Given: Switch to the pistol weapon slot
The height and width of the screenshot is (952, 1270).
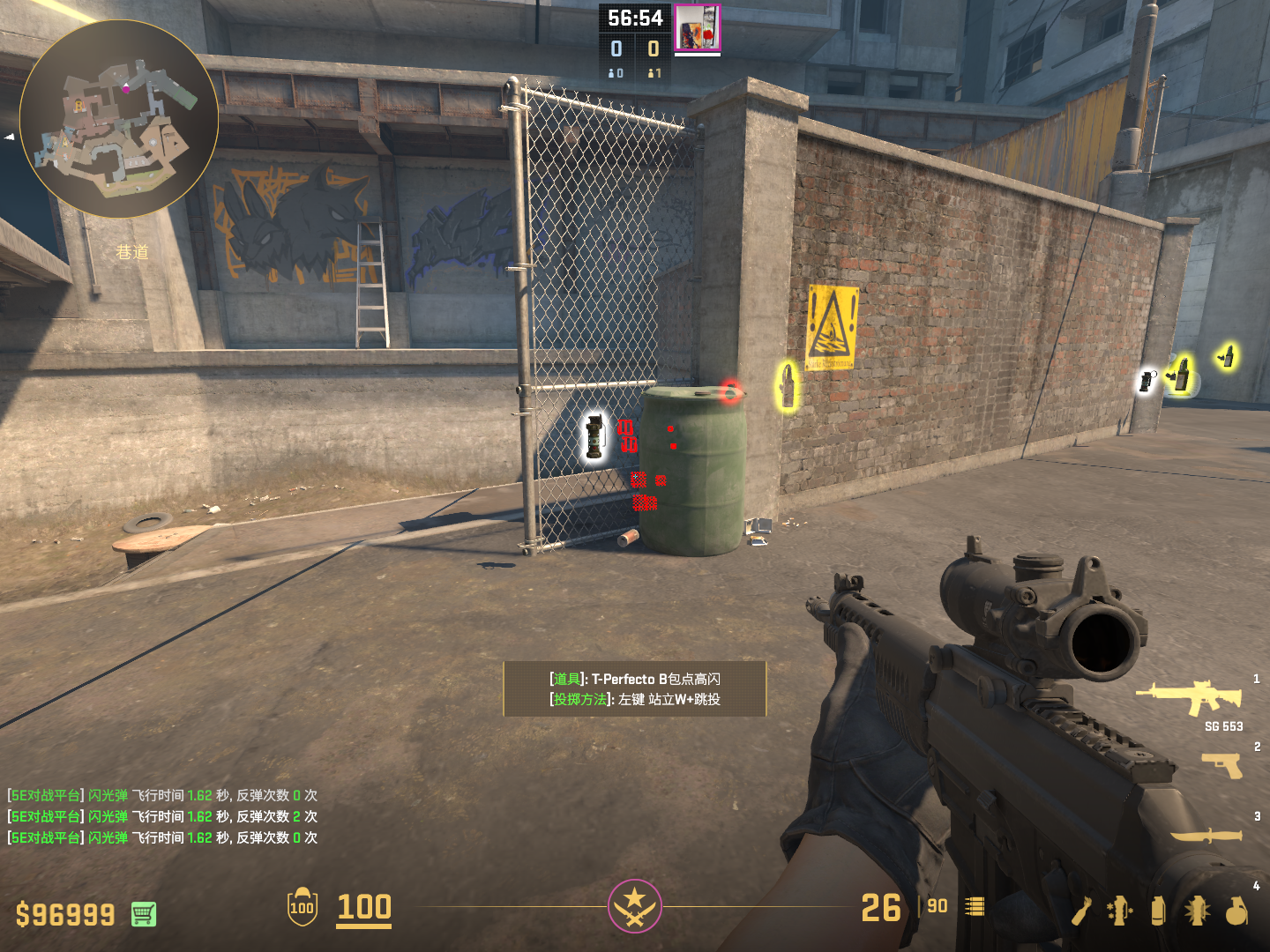Looking at the screenshot, I should click(x=1221, y=764).
